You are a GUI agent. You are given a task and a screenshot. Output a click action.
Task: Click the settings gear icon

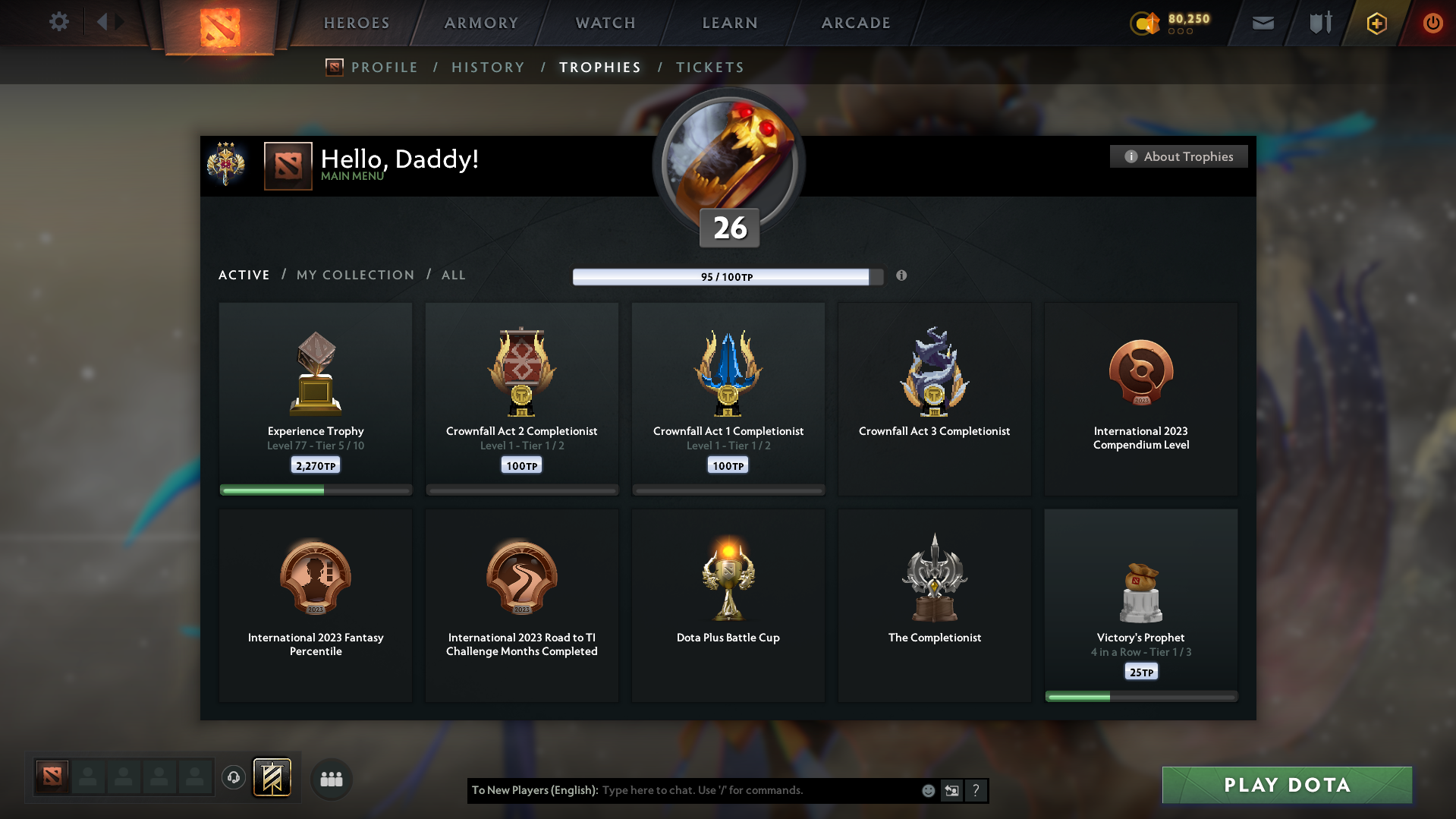pos(58,22)
